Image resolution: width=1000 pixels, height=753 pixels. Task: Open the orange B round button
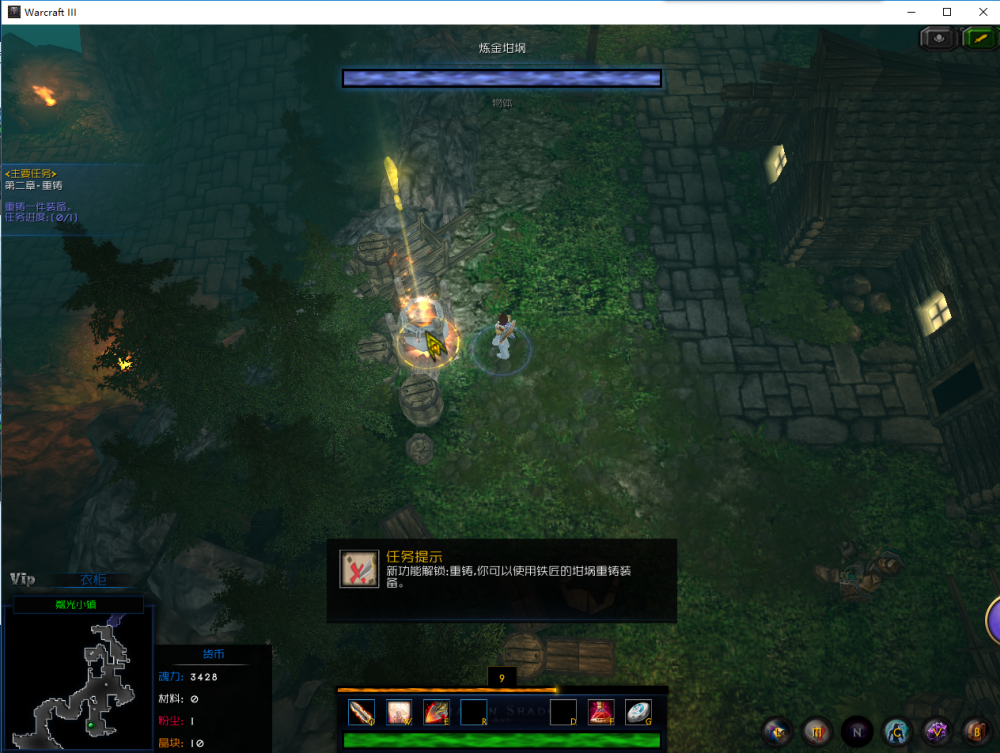click(x=977, y=731)
